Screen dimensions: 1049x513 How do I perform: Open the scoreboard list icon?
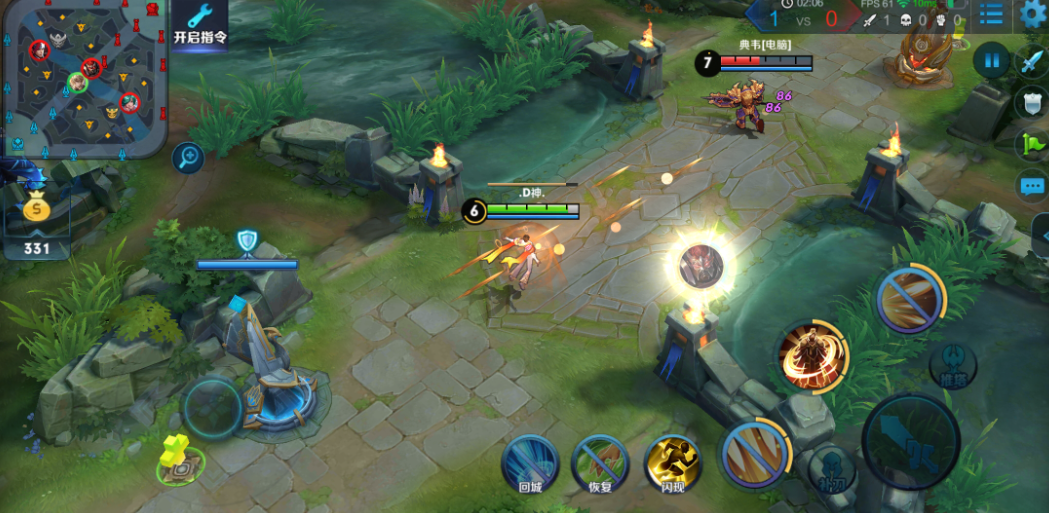[x=991, y=14]
